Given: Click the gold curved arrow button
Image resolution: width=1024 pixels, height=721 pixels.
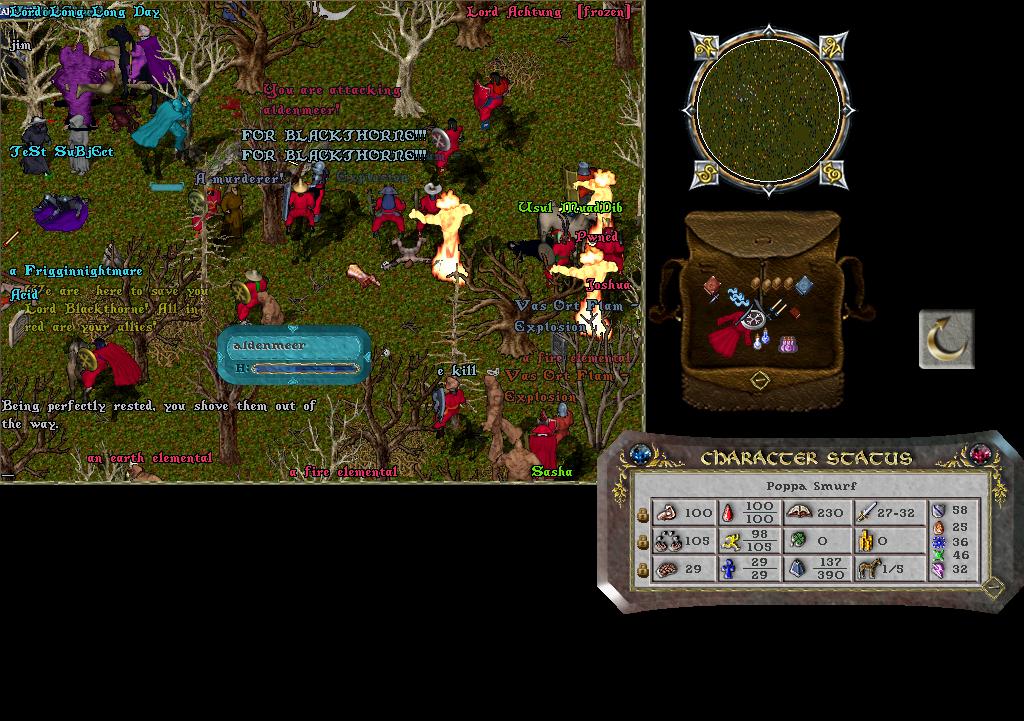Looking at the screenshot, I should click(946, 339).
